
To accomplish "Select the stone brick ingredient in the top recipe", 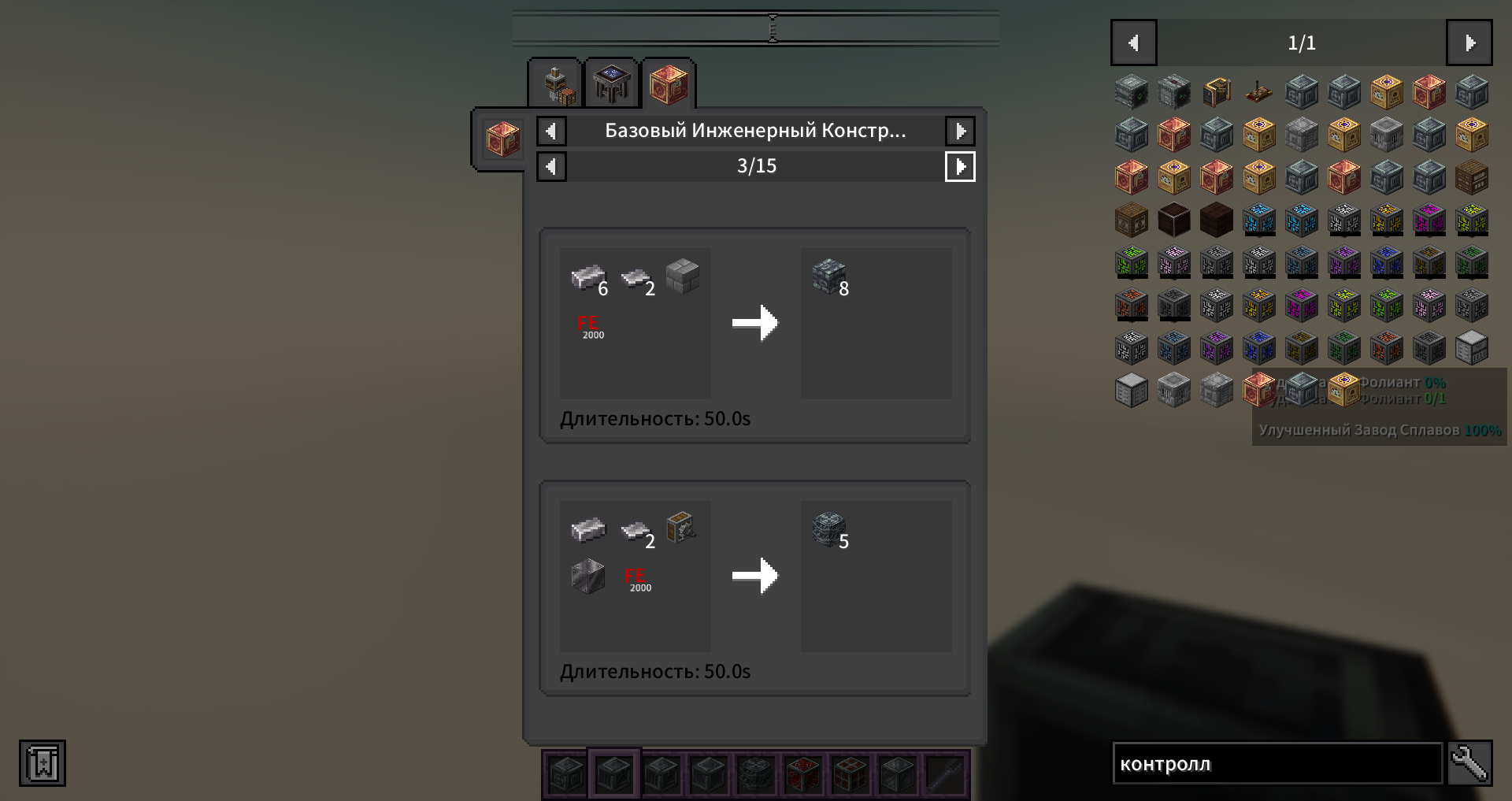I will click(x=682, y=276).
